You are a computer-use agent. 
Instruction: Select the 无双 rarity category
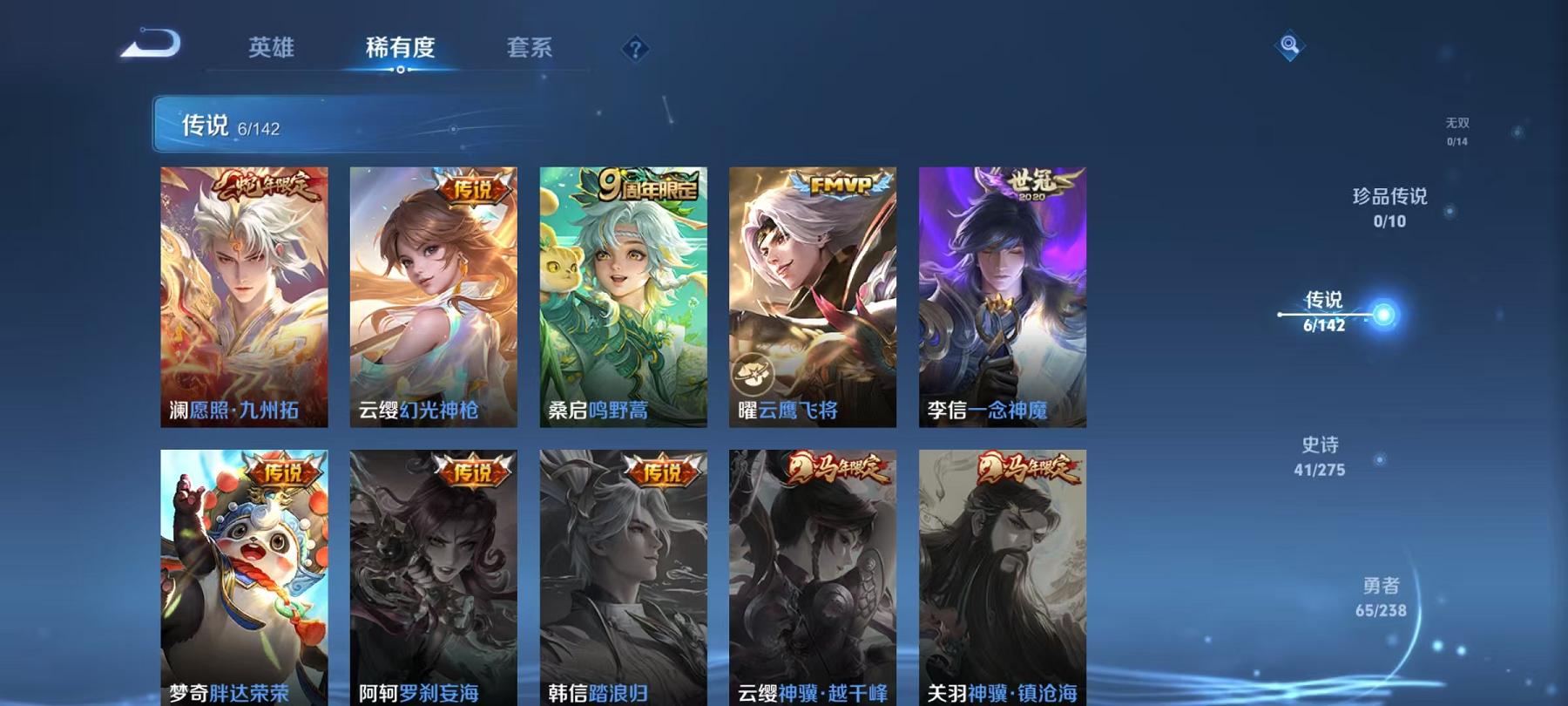(1457, 131)
